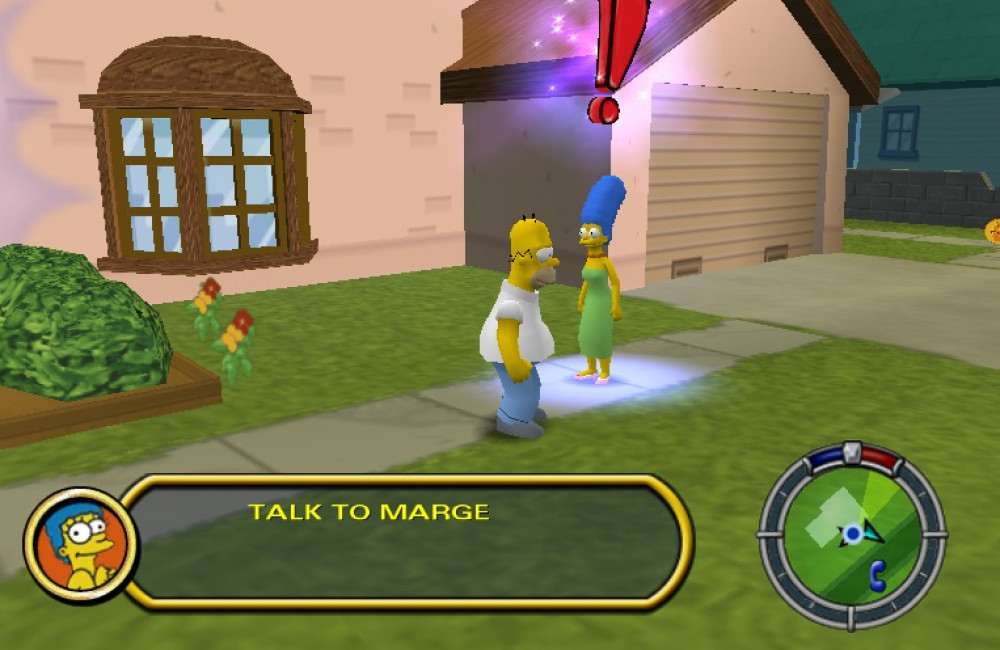Select the Talk to Marge objective box

(x=405, y=541)
